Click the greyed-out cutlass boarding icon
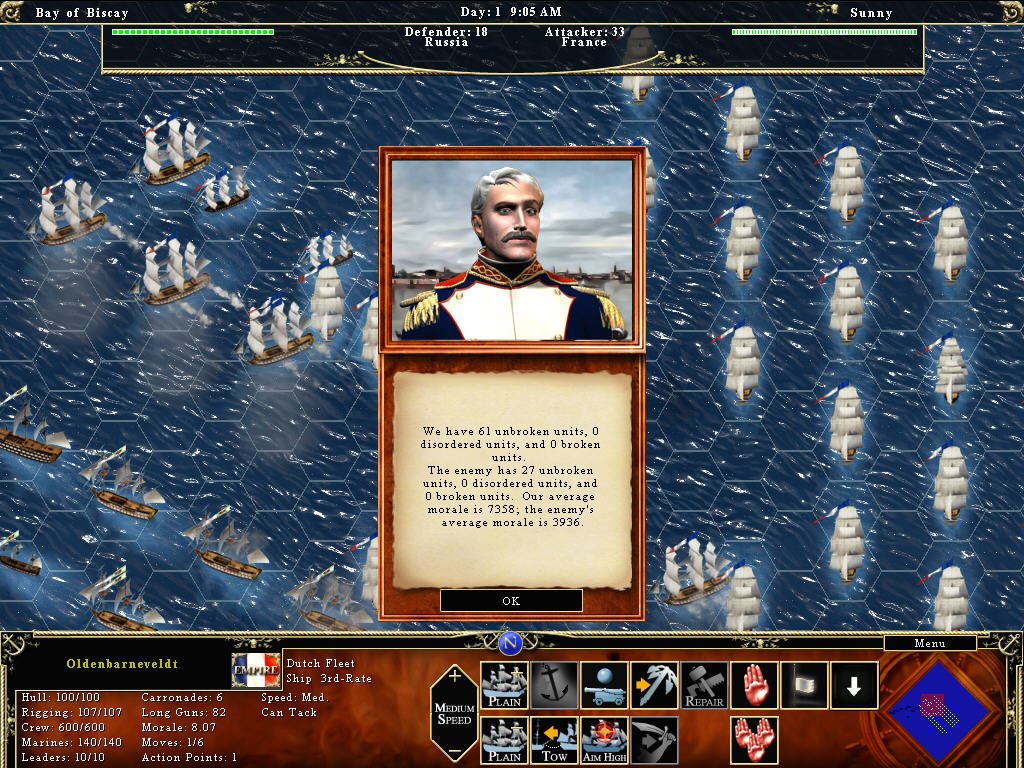This screenshot has width=1024, height=768. coord(655,741)
